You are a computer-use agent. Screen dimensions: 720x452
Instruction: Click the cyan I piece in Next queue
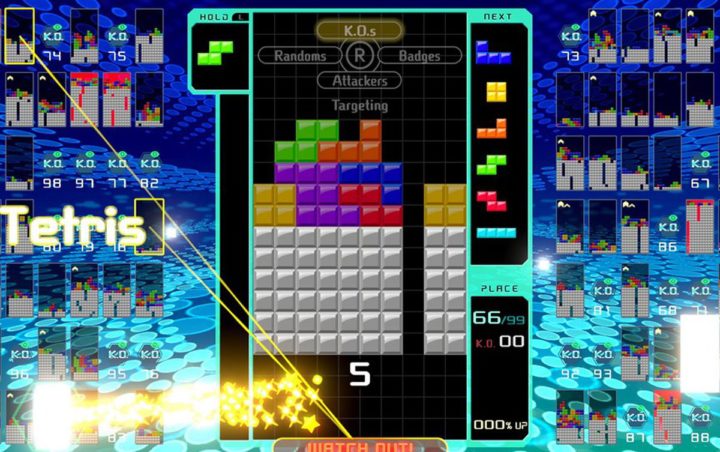pos(496,233)
